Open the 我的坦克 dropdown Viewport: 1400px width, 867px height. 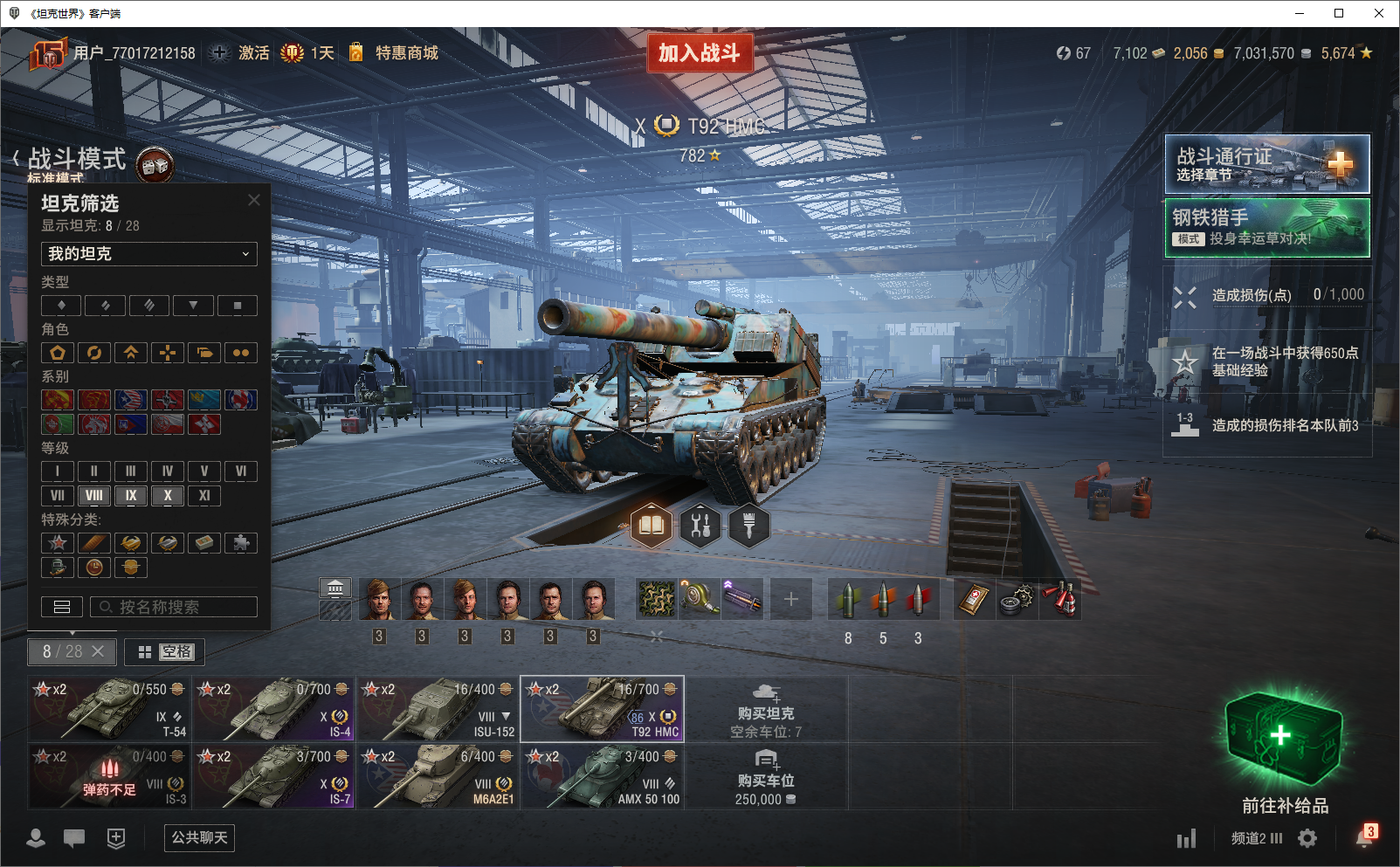click(x=149, y=254)
